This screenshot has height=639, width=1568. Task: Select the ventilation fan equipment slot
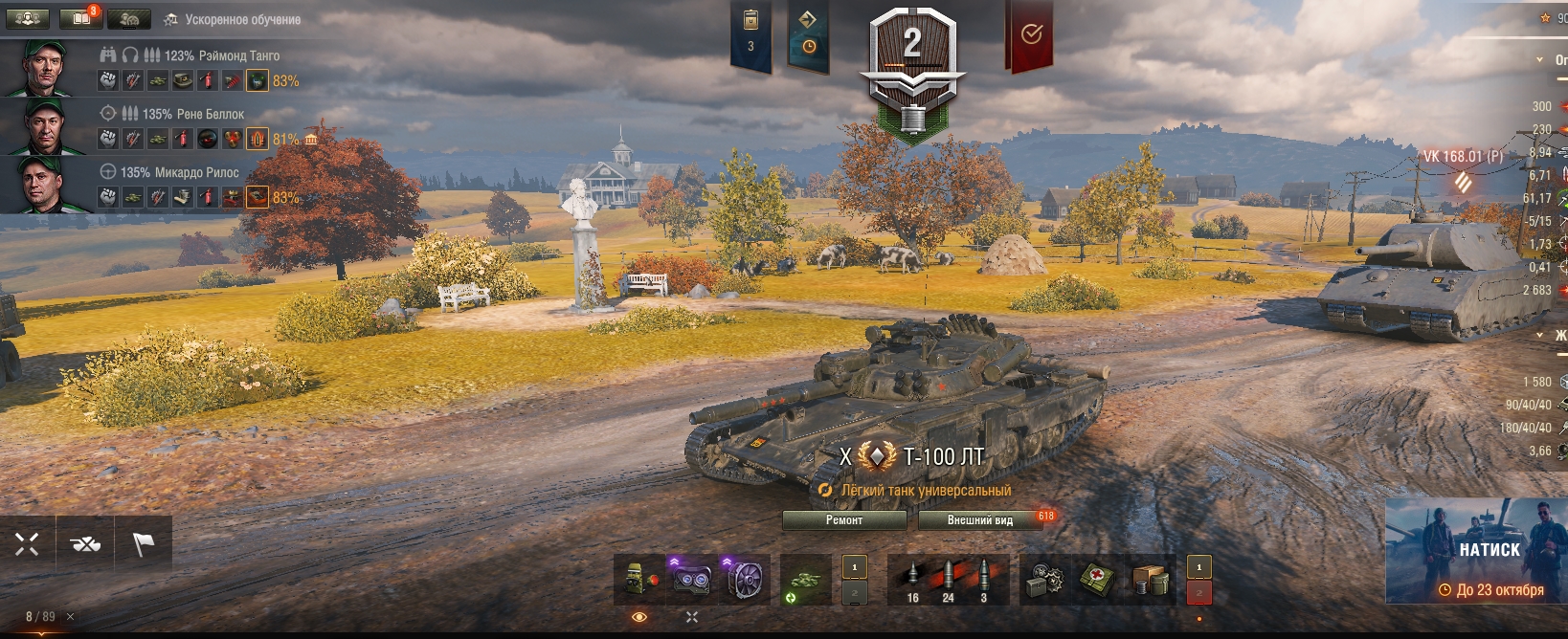click(744, 579)
